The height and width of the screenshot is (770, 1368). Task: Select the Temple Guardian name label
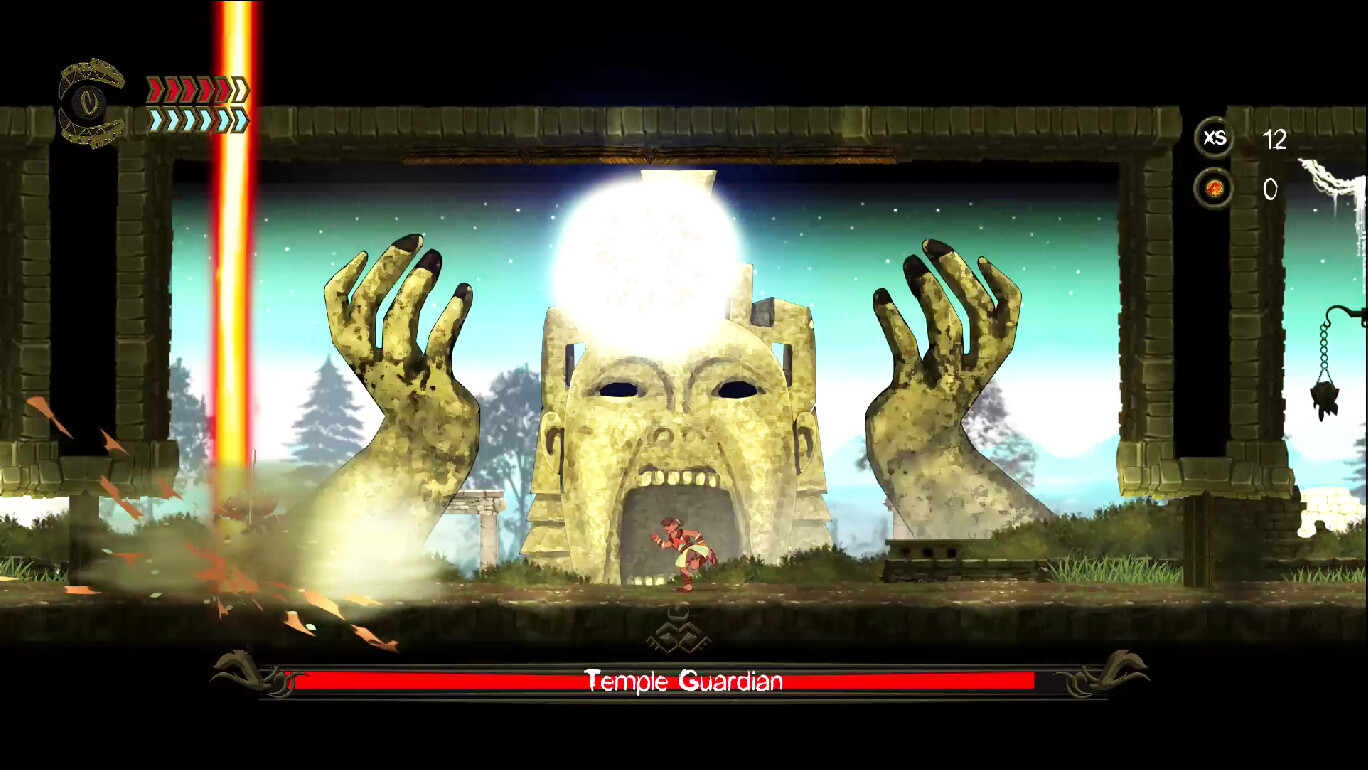(x=683, y=681)
